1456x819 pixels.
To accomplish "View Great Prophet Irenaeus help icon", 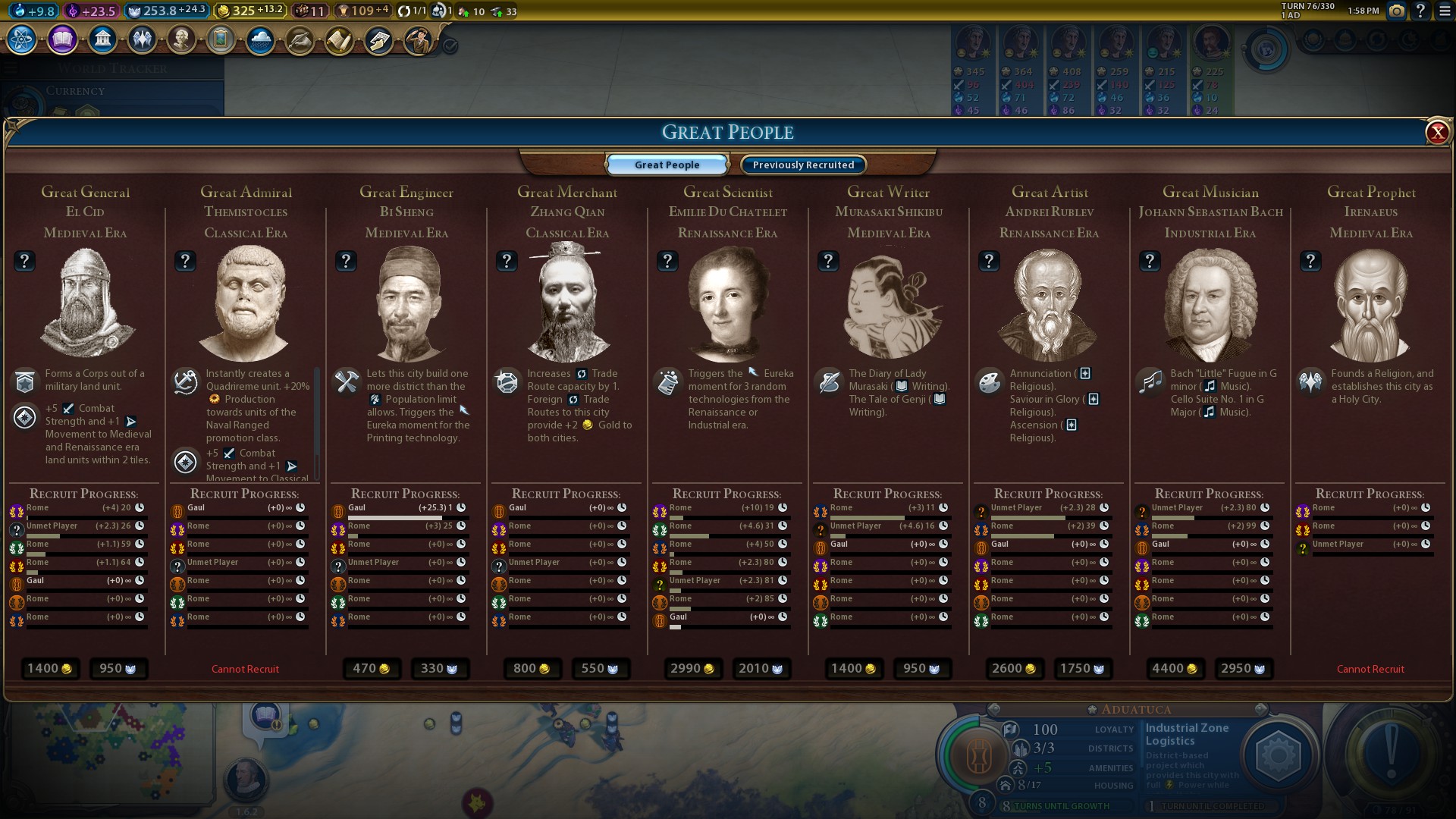I will [x=1310, y=261].
